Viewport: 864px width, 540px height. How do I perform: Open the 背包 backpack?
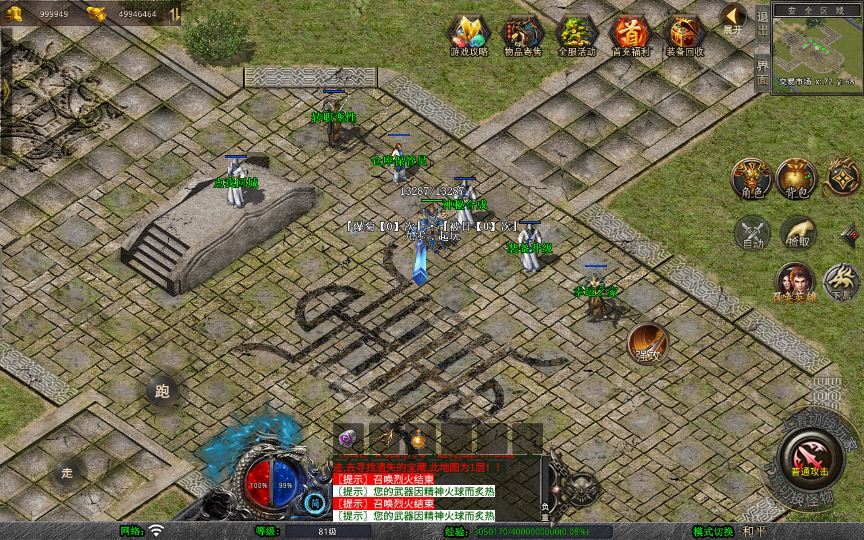coord(797,179)
